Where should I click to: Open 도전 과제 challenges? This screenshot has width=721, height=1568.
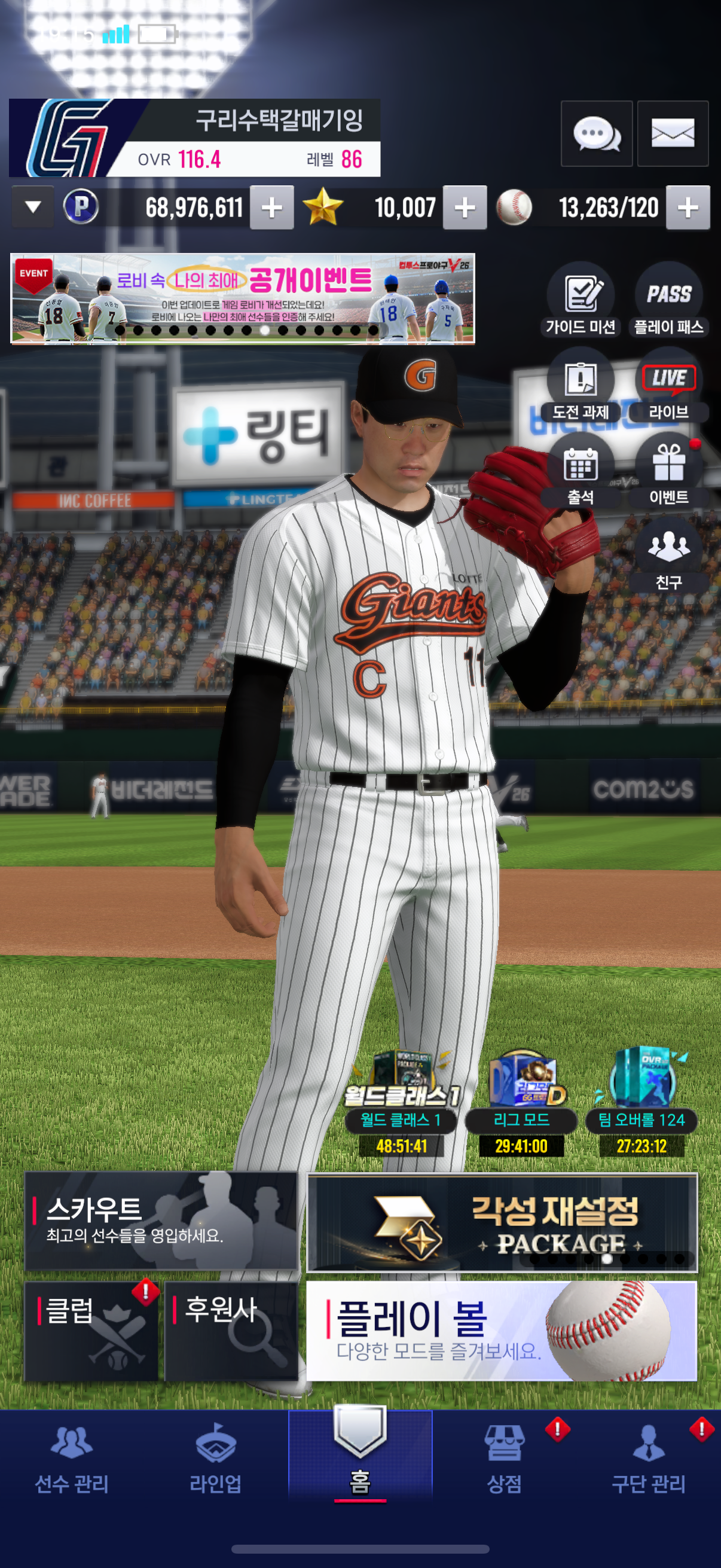point(581,386)
